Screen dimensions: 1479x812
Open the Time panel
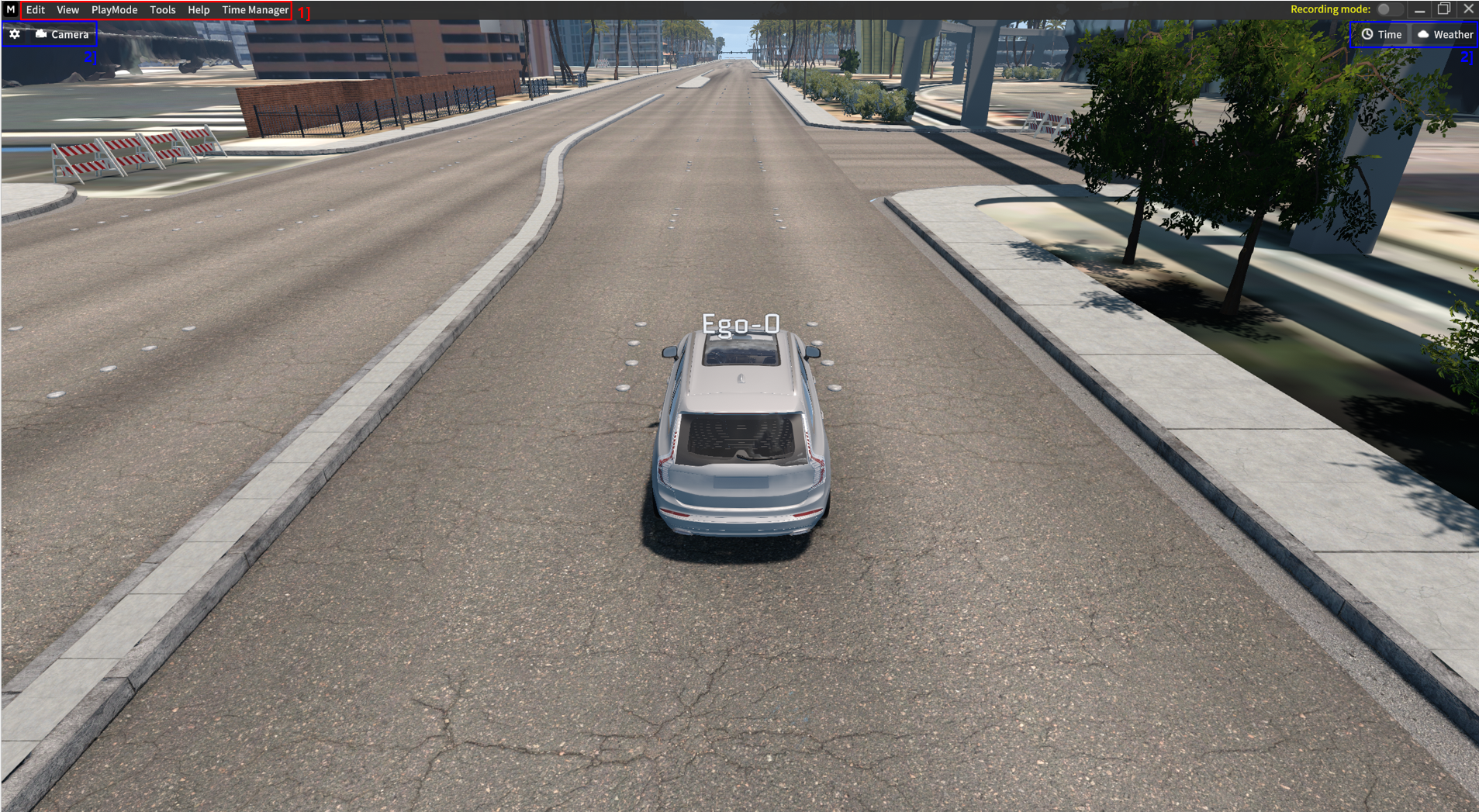click(x=1381, y=34)
